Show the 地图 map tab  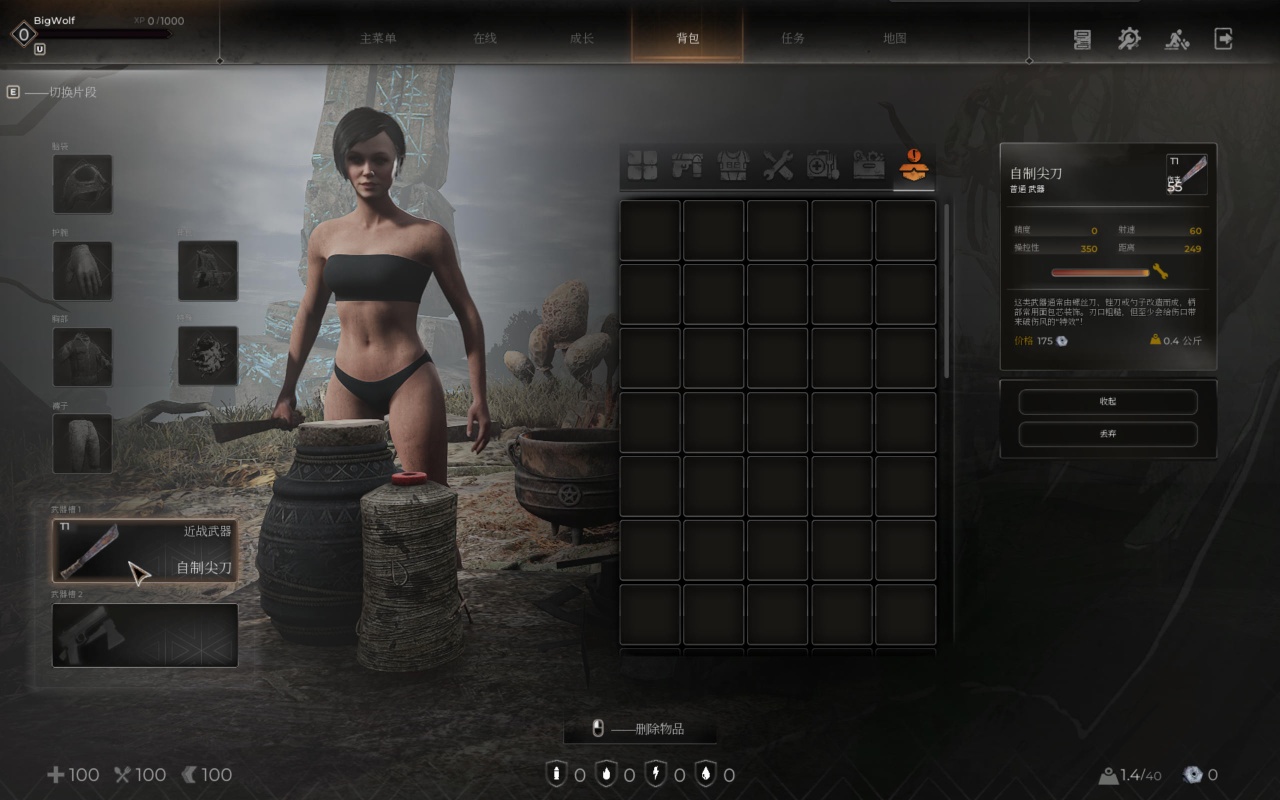click(x=895, y=38)
